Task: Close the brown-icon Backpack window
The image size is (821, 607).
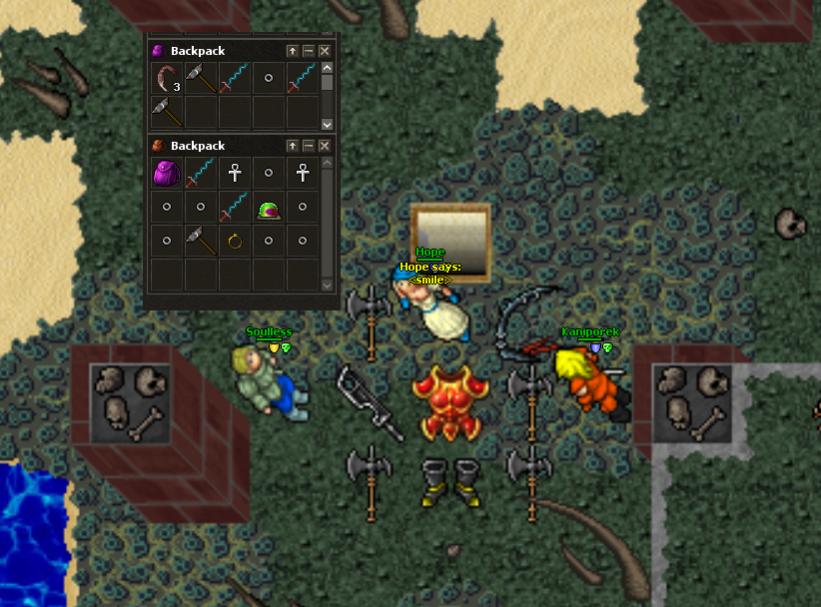Action: (x=324, y=146)
